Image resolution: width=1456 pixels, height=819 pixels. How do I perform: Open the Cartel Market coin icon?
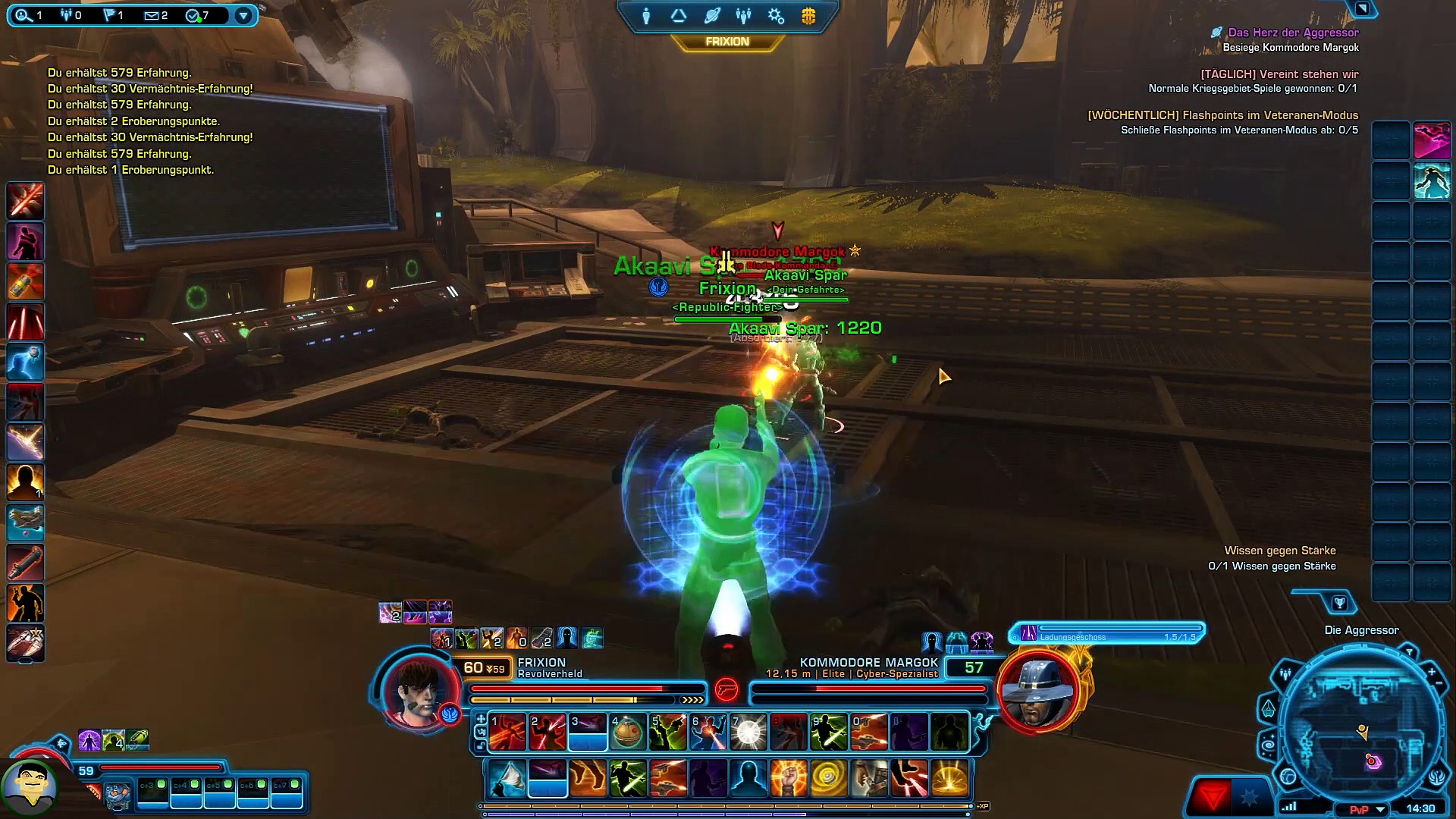[808, 16]
